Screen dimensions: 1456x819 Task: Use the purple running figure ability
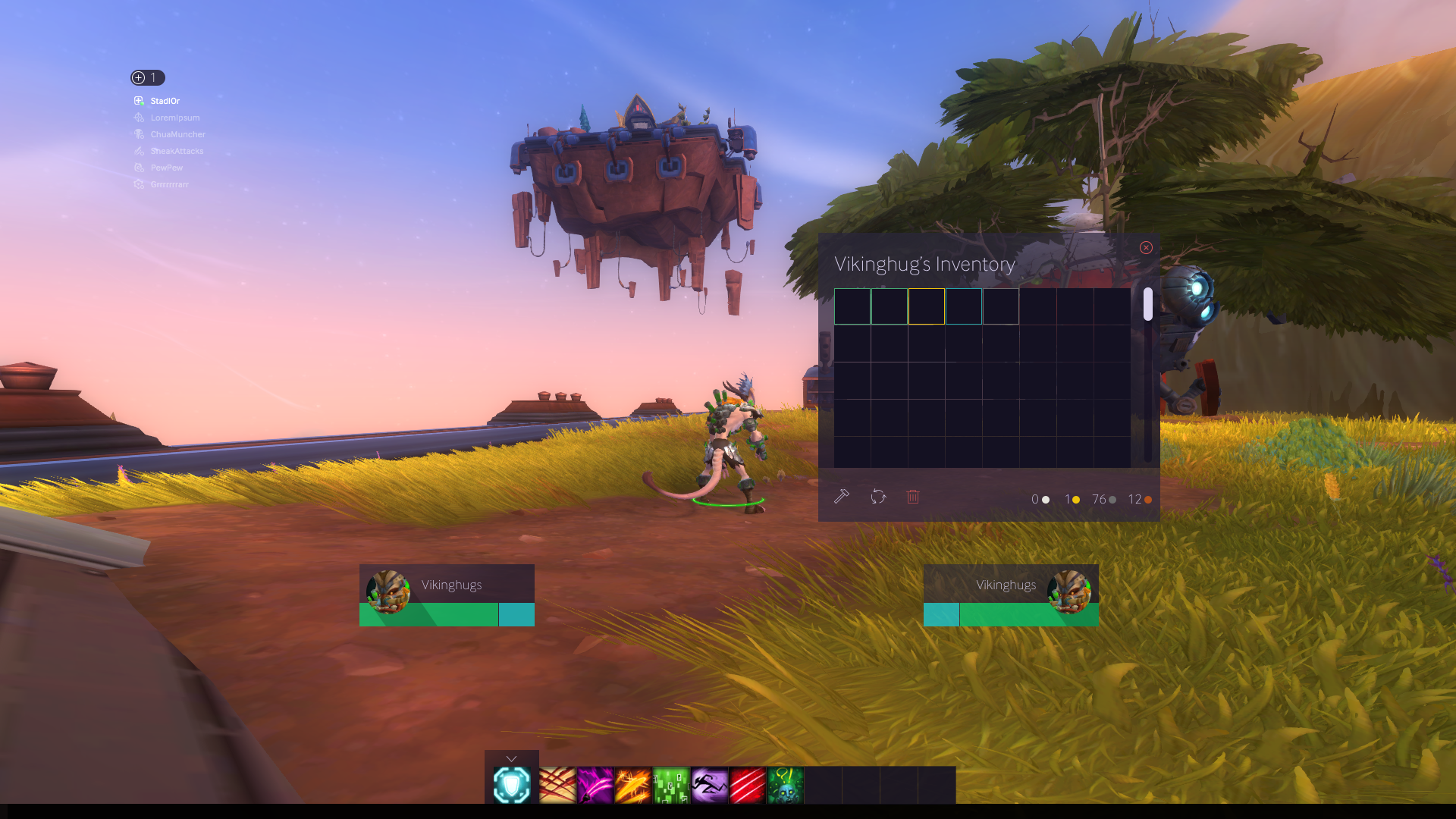(x=709, y=785)
